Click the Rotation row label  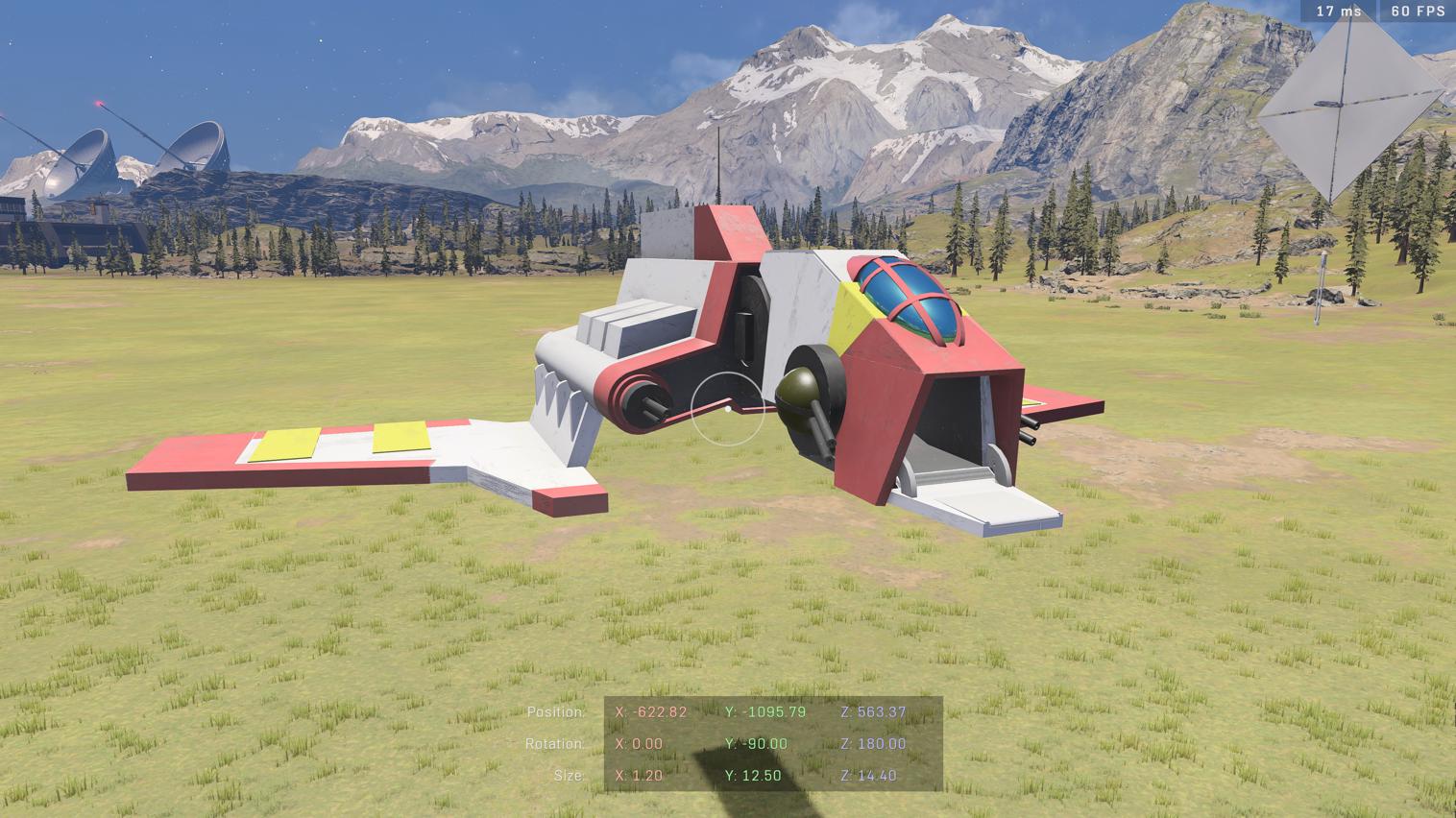557,744
